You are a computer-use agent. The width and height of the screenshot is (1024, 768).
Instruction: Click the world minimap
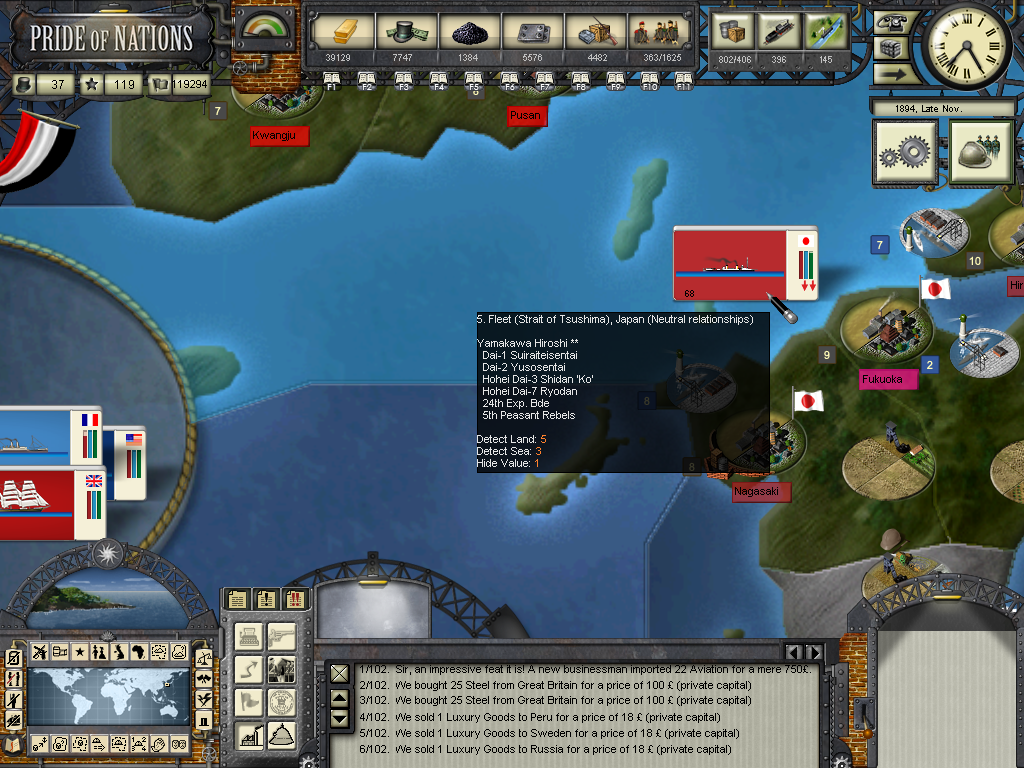108,698
